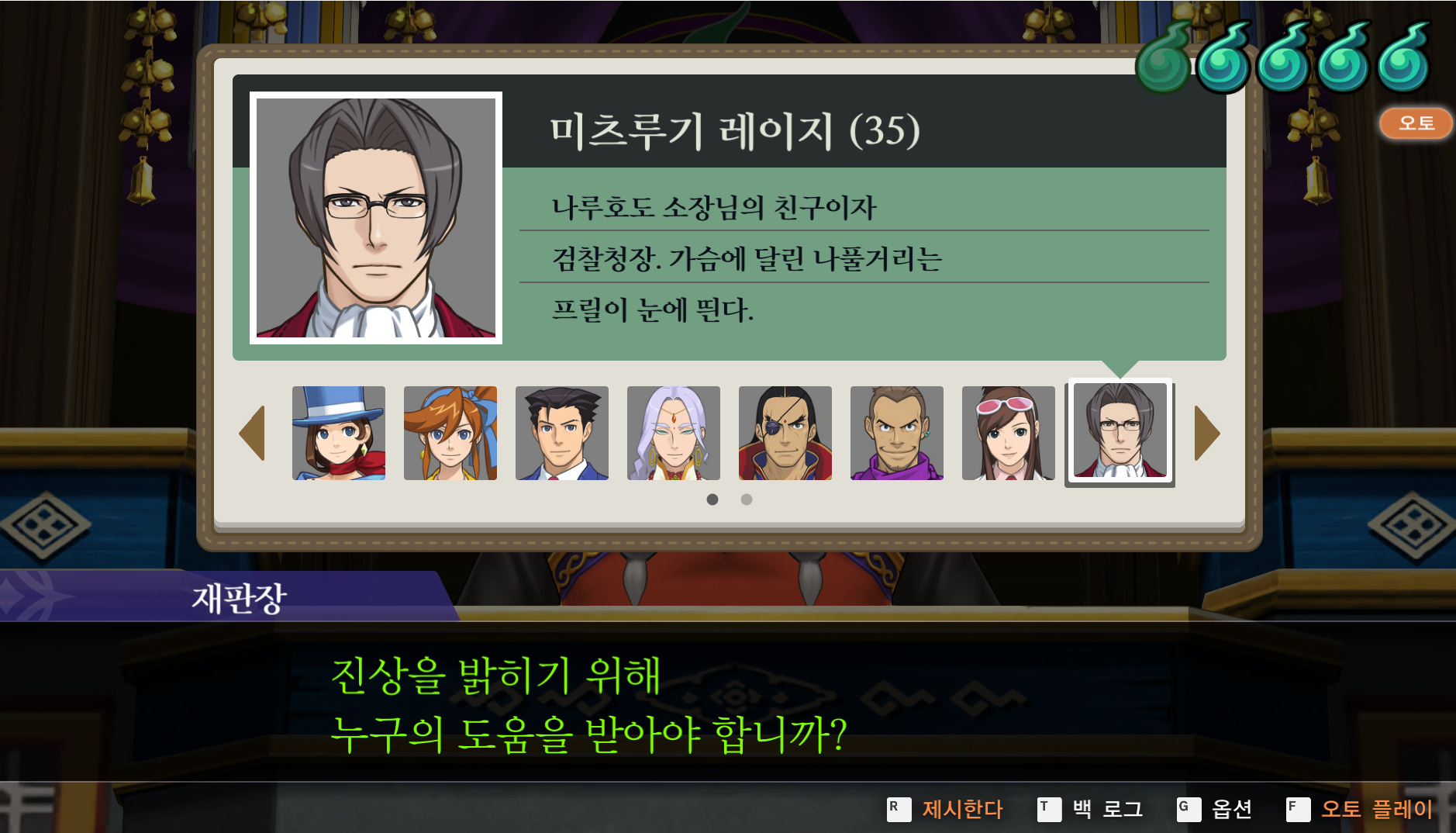
Task: Select Dhurke's eyepatch character portrait
Action: point(785,433)
